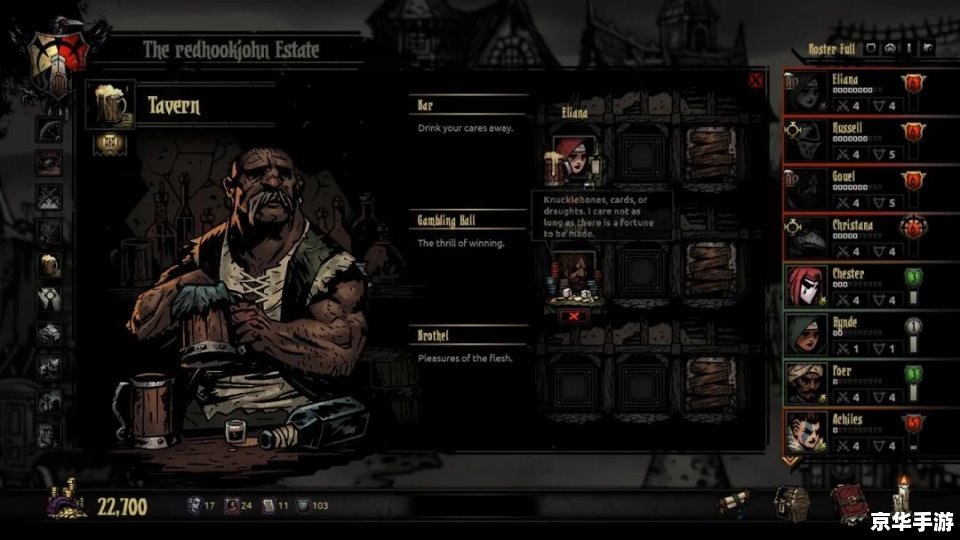
Task: Select the hero gambling in the Gambling Hall
Action: 573,275
